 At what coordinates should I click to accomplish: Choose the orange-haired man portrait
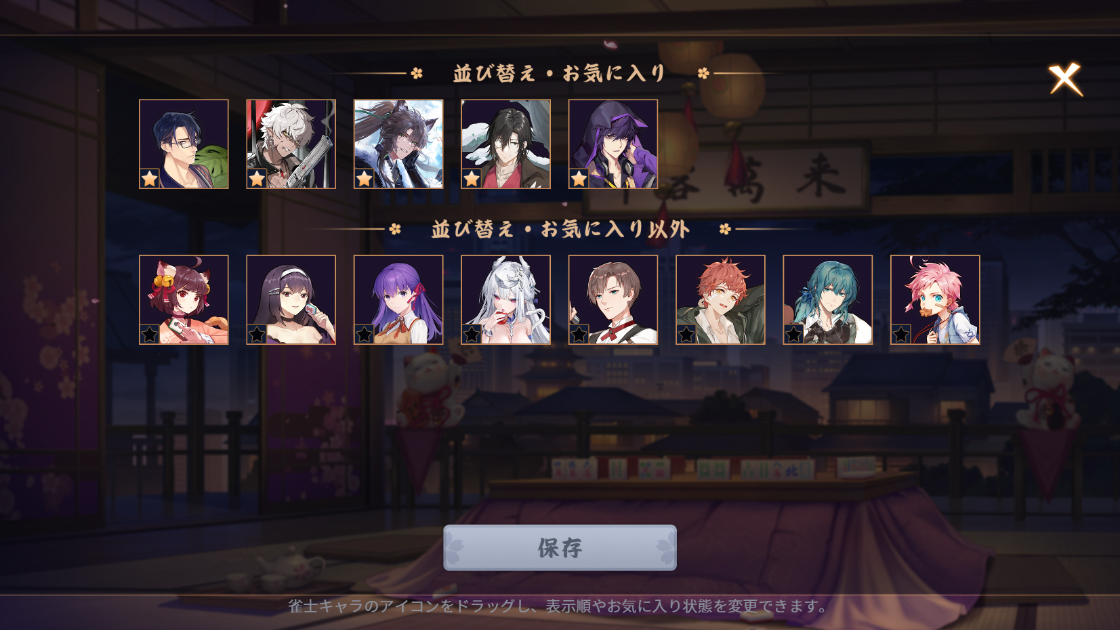click(720, 300)
